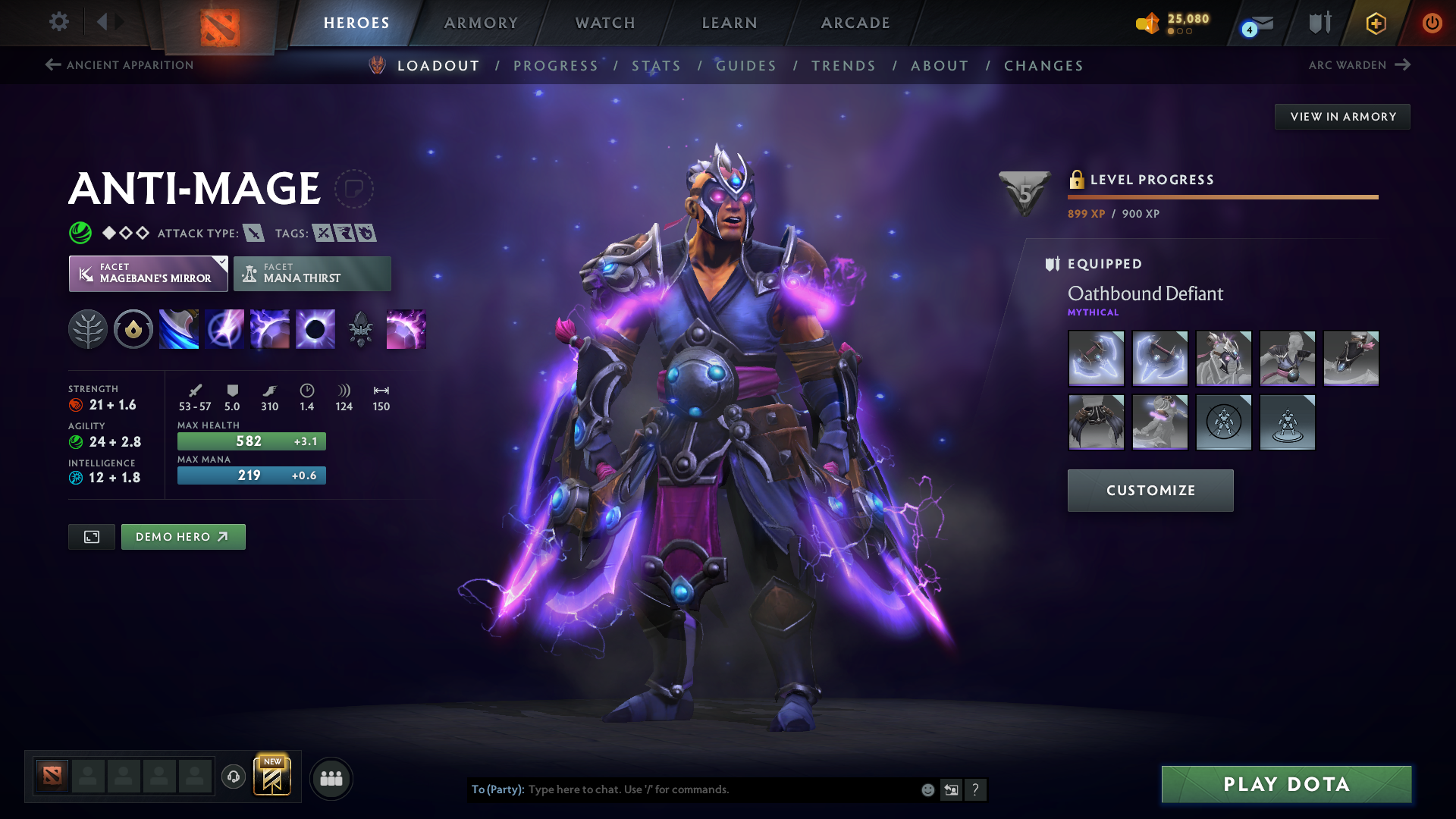Screen dimensions: 1456x819
Task: Open the find party members icon
Action: [x=331, y=777]
